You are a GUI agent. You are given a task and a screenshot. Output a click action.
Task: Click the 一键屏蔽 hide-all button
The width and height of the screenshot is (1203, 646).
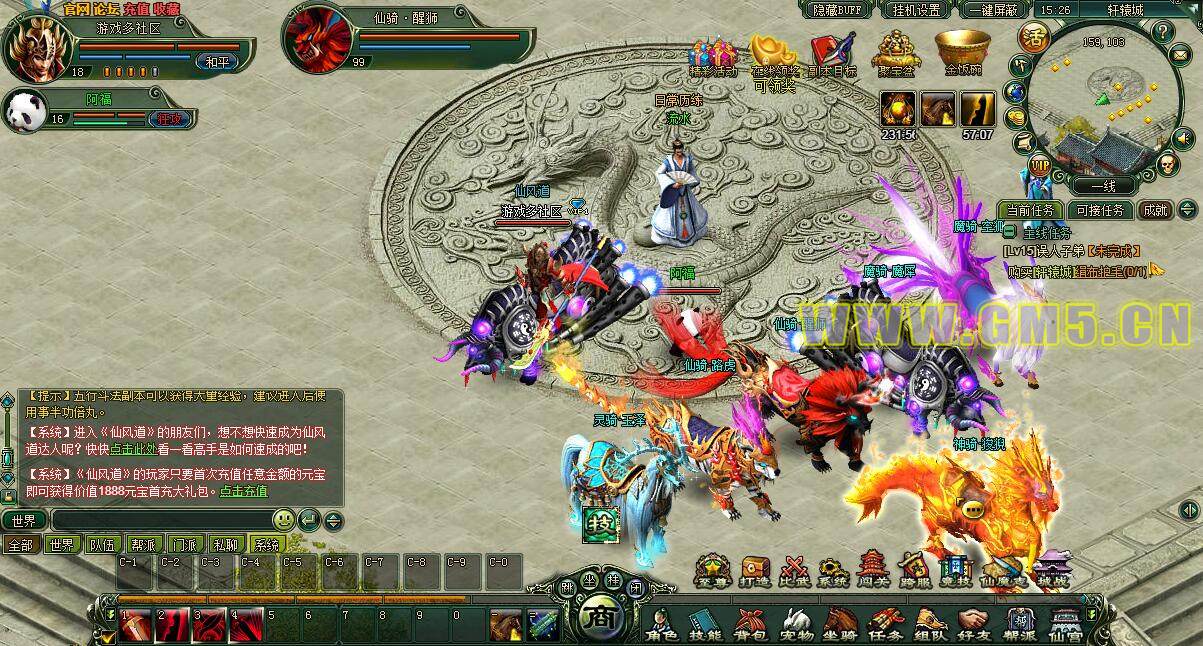pos(994,9)
